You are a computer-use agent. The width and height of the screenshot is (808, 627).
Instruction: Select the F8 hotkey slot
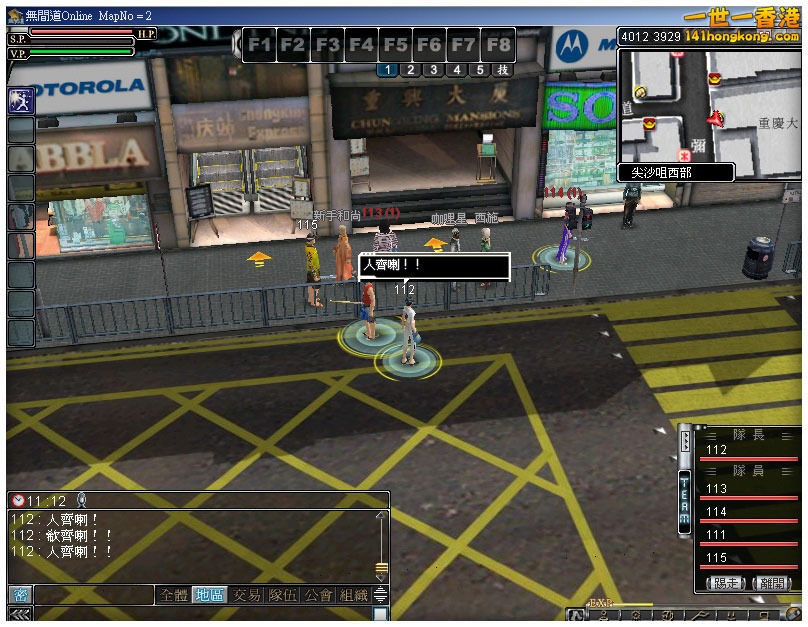pyautogui.click(x=498, y=45)
